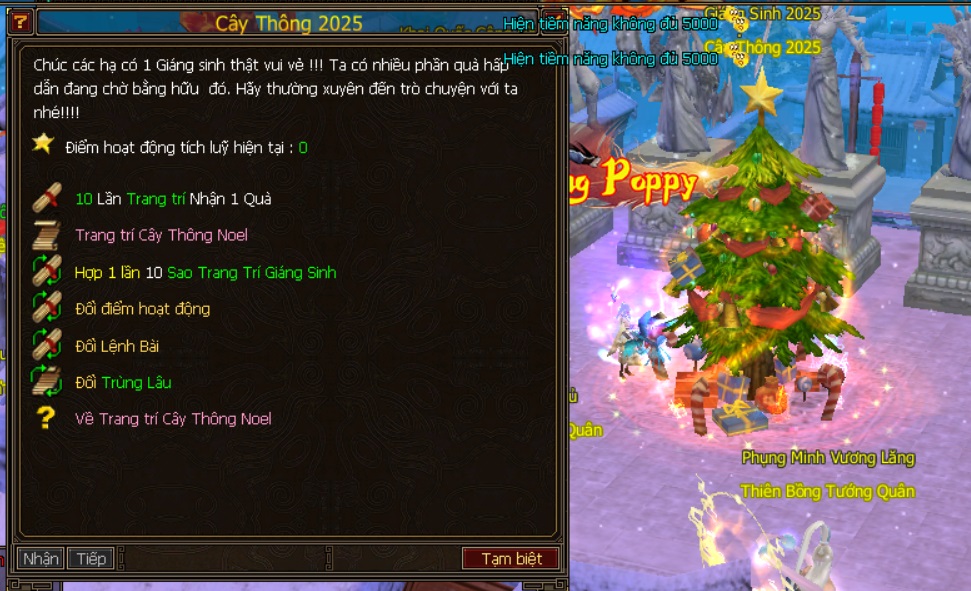
Task: Choose the "Đổi điểm hoạt động" option
Action: pos(142,309)
